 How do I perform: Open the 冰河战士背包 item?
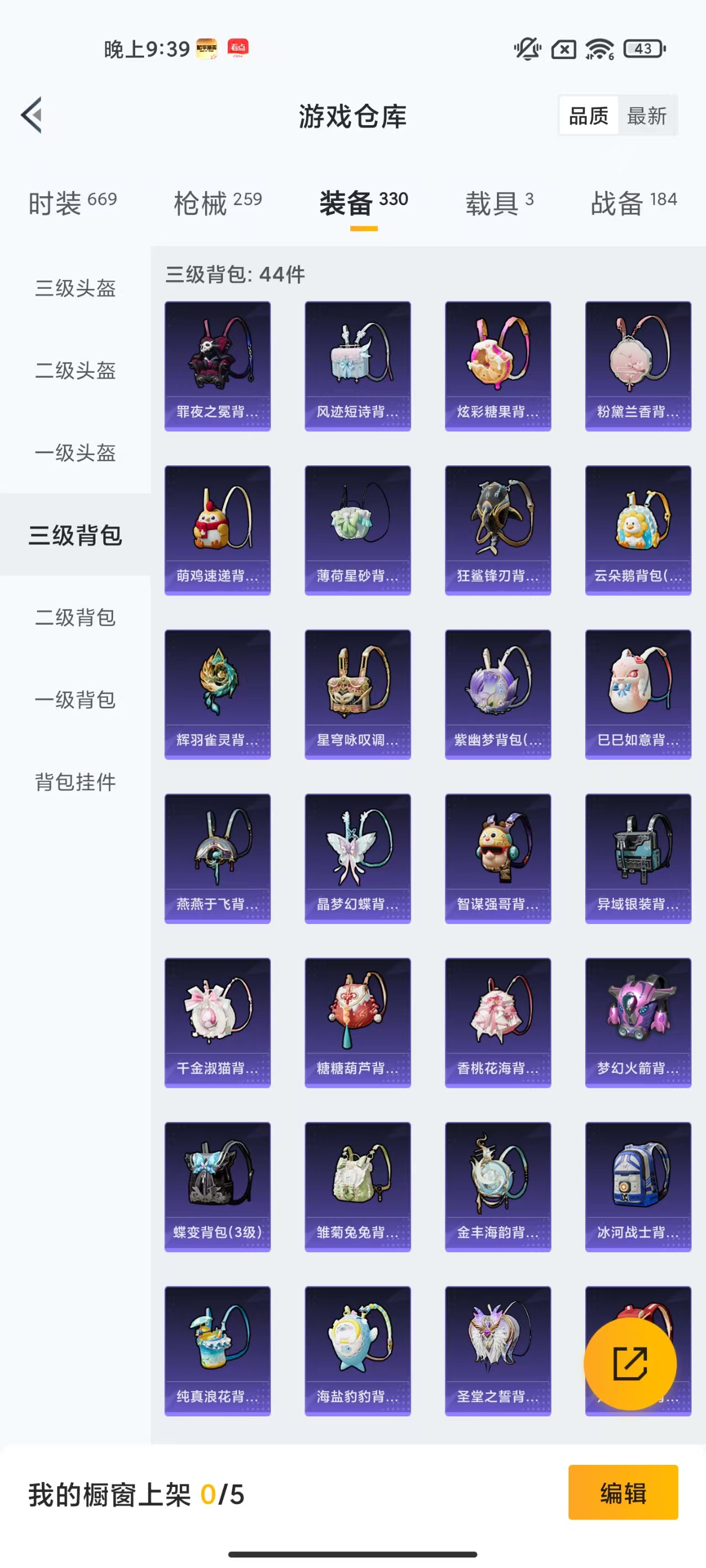click(x=638, y=1187)
